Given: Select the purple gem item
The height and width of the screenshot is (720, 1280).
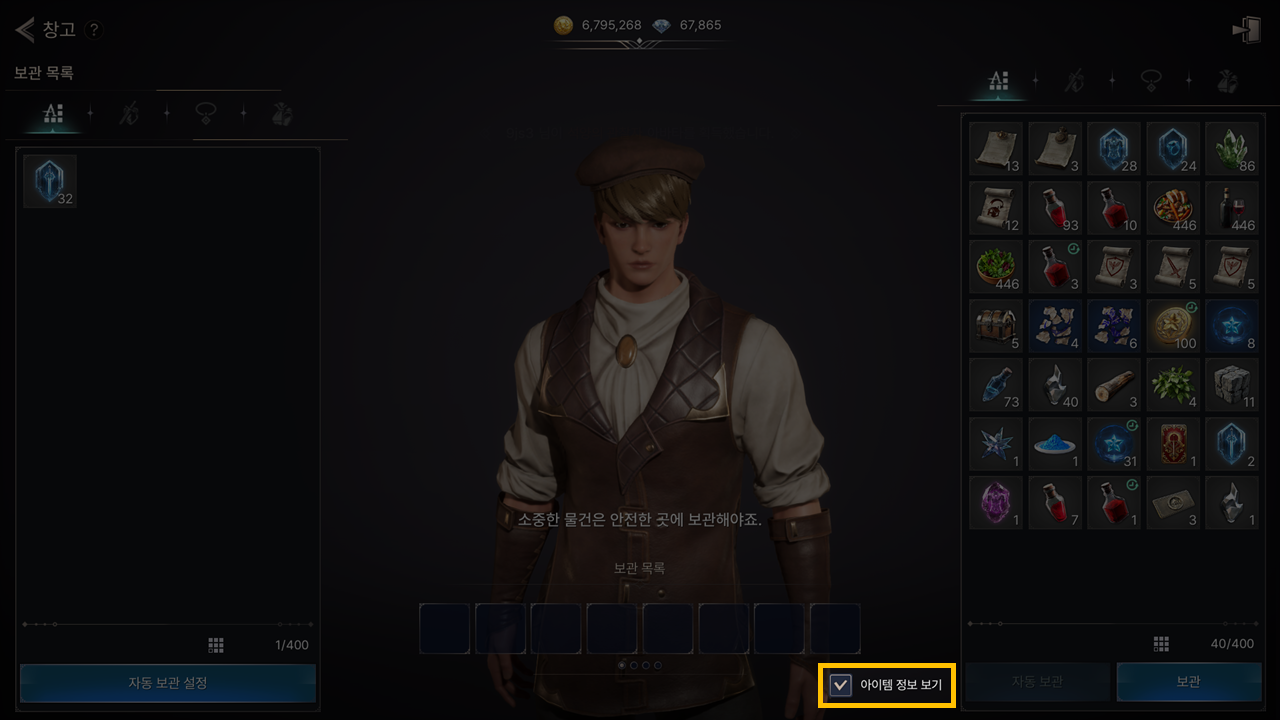Looking at the screenshot, I should coord(996,502).
